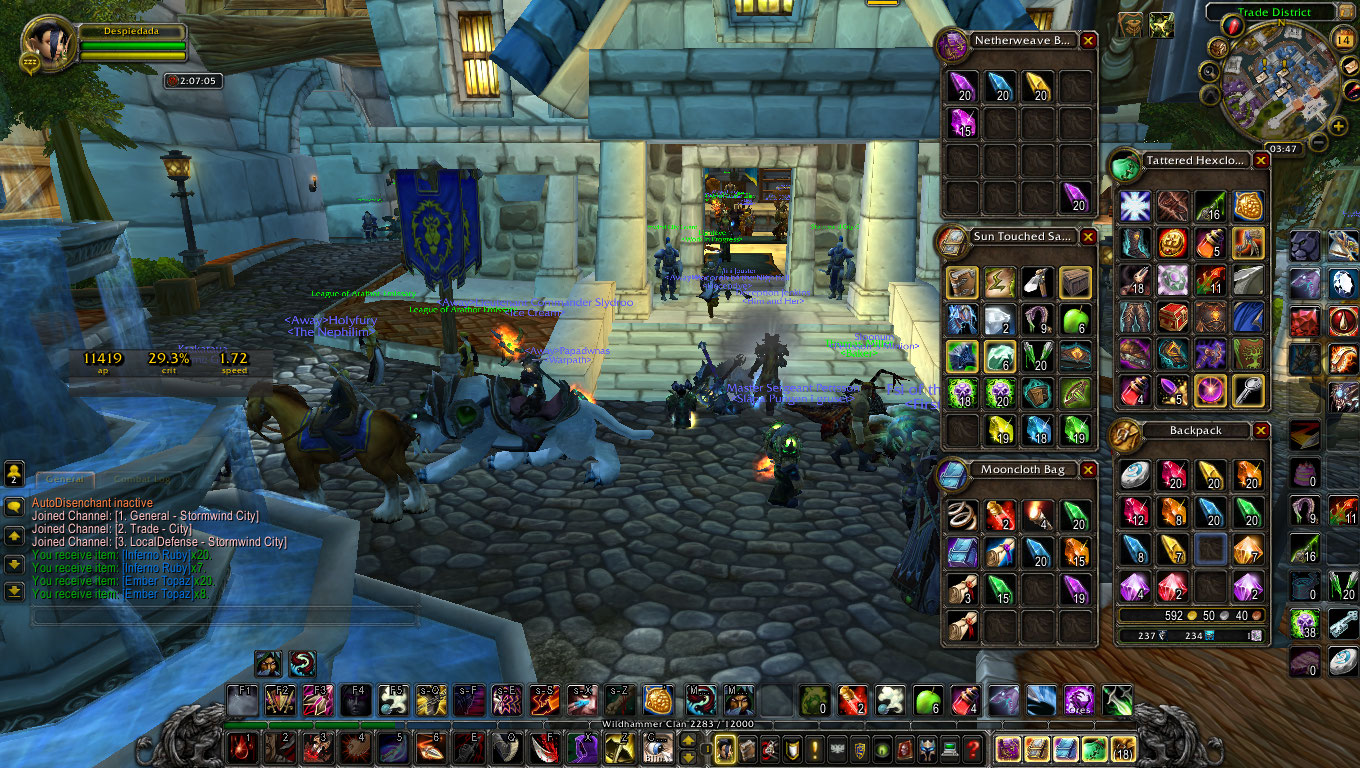Close the Mooncloth Bag window

1088,470
